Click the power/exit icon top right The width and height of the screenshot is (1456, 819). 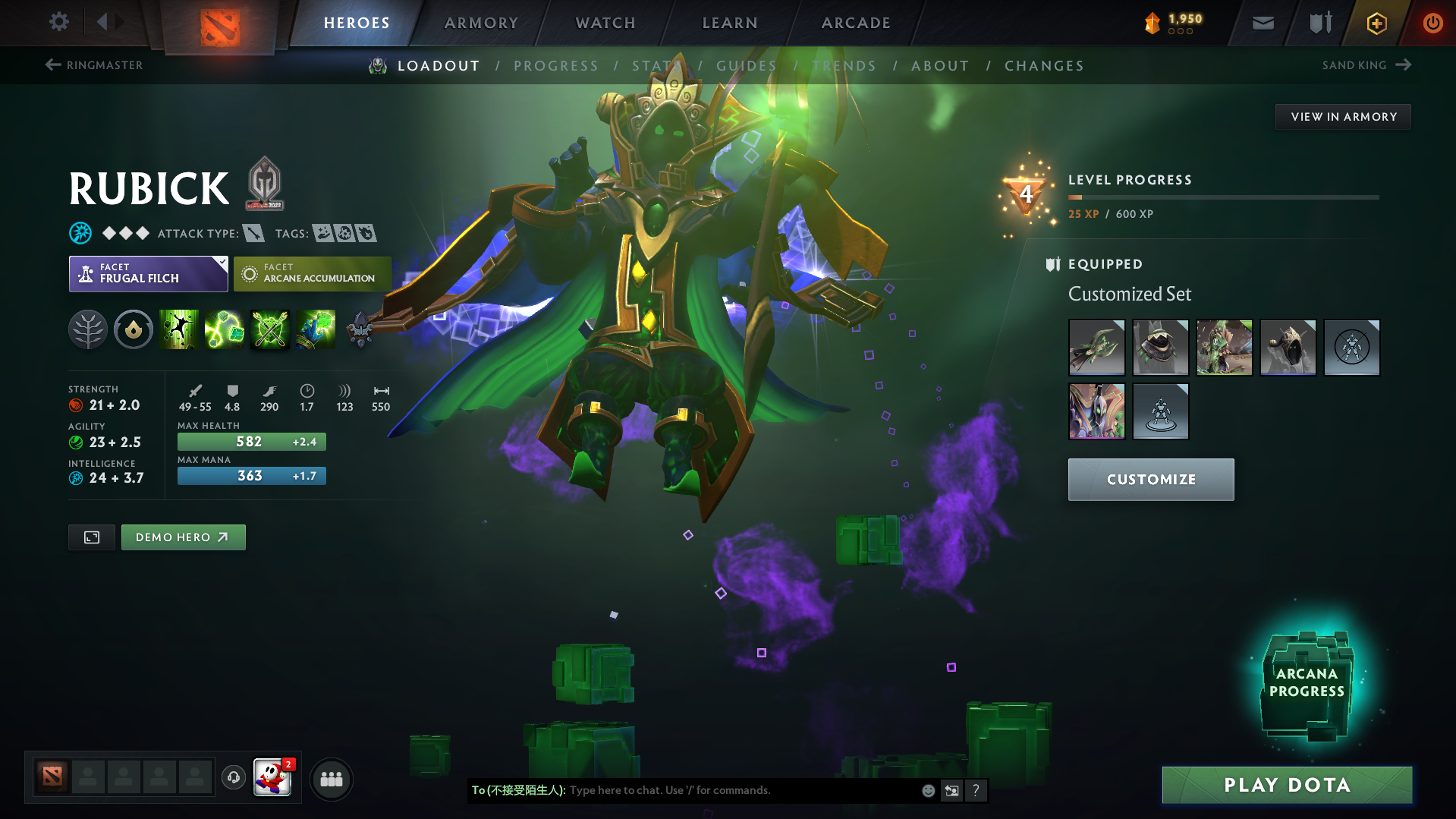click(x=1432, y=23)
